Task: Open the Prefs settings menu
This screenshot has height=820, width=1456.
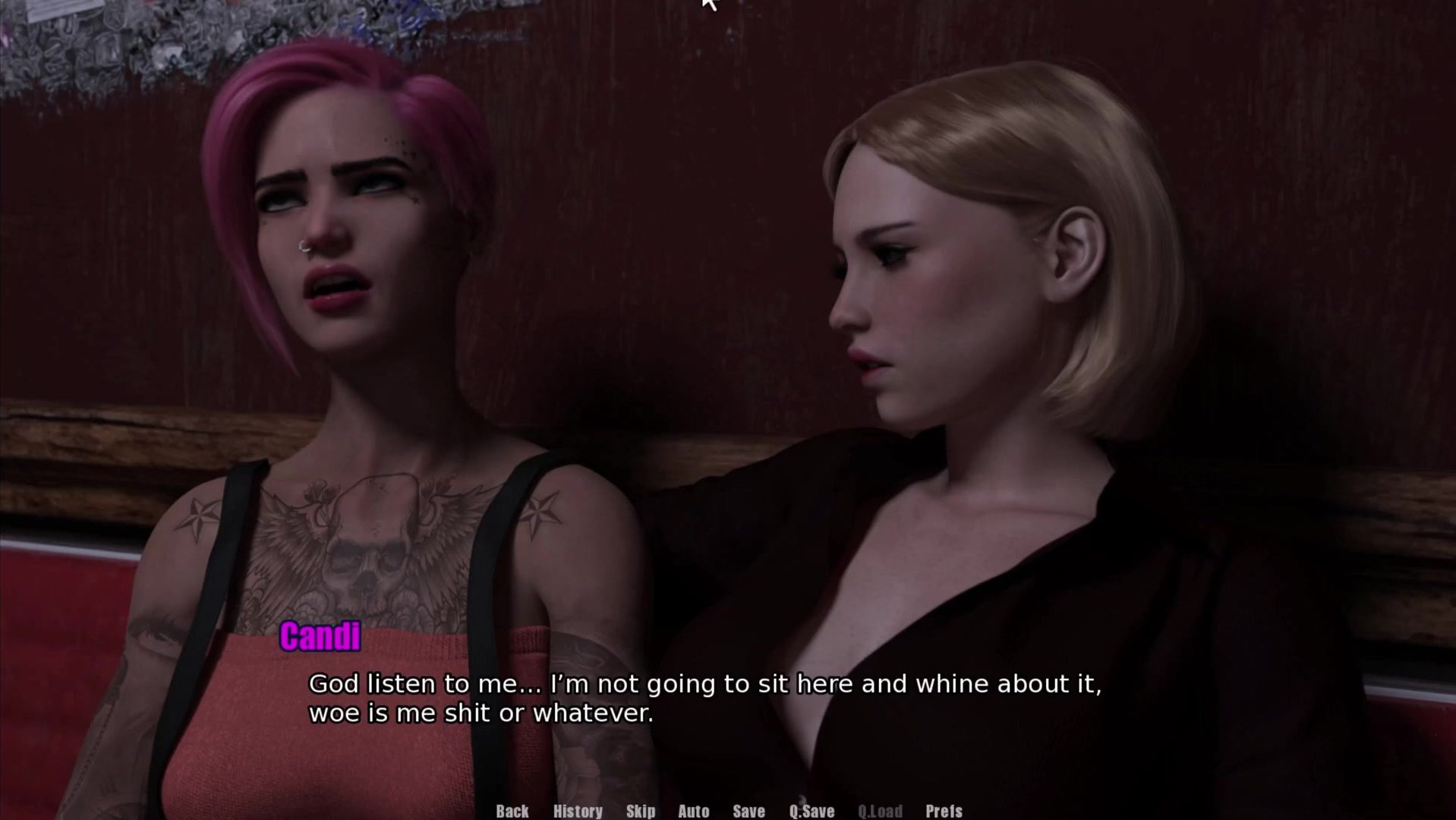Action: (944, 811)
